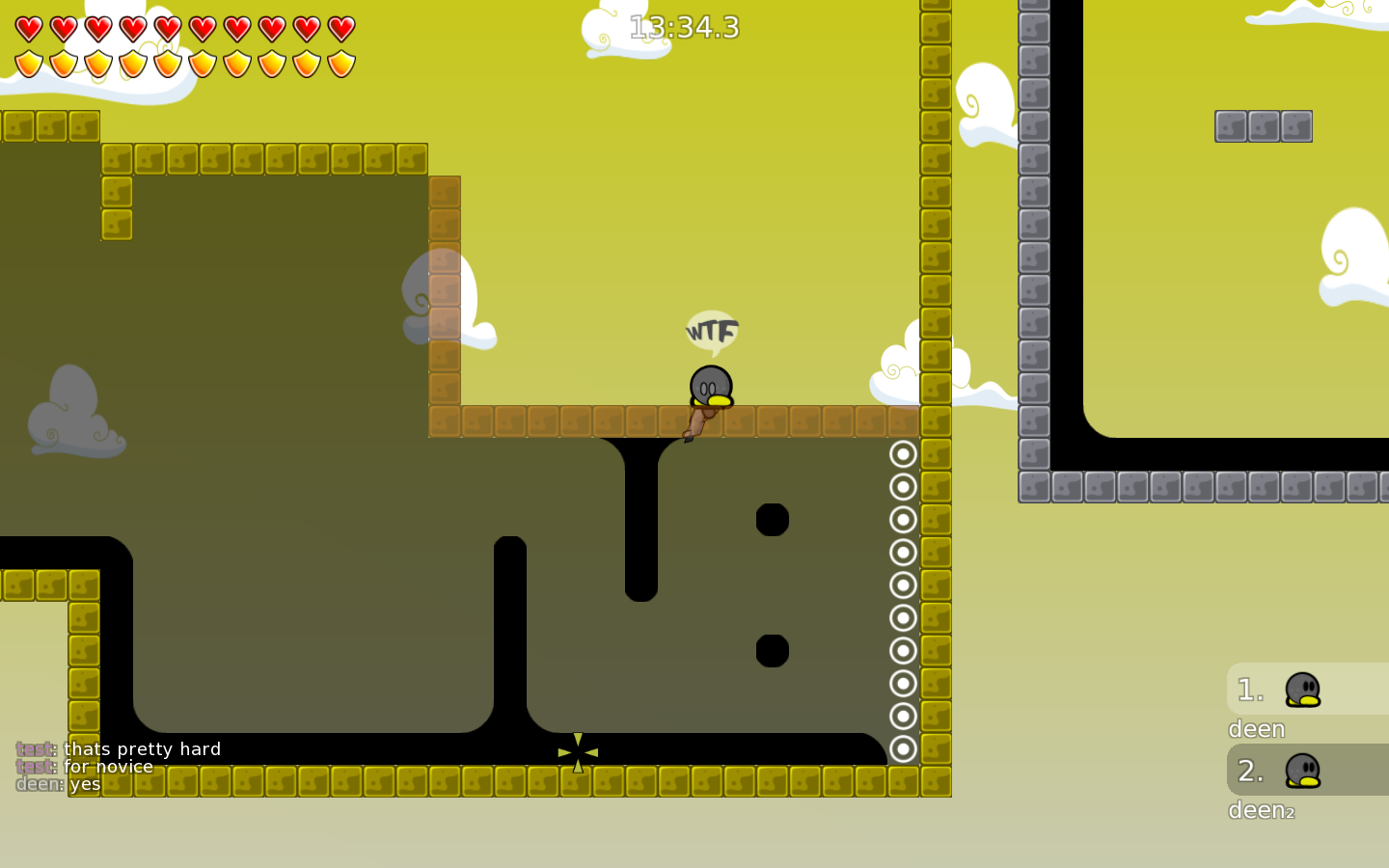Click the chat message saying thats pretty hard
The height and width of the screenshot is (868, 1389).
[141, 748]
